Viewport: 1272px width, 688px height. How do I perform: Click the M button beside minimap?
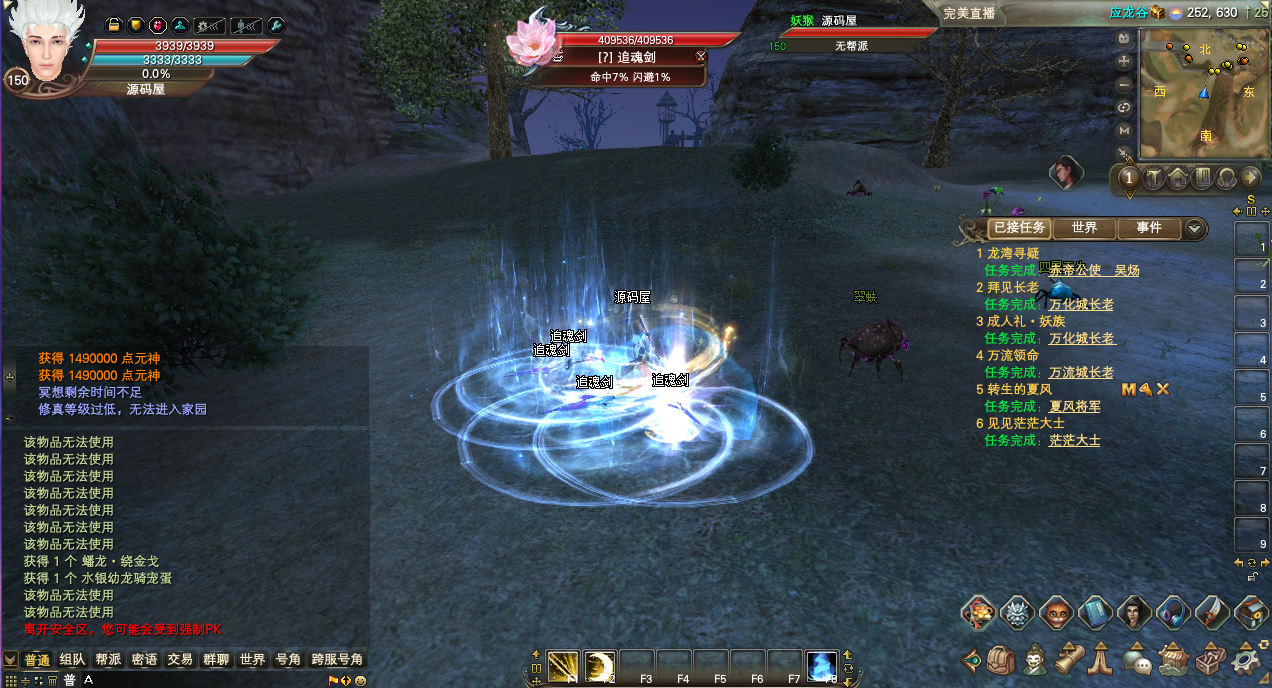1124,130
